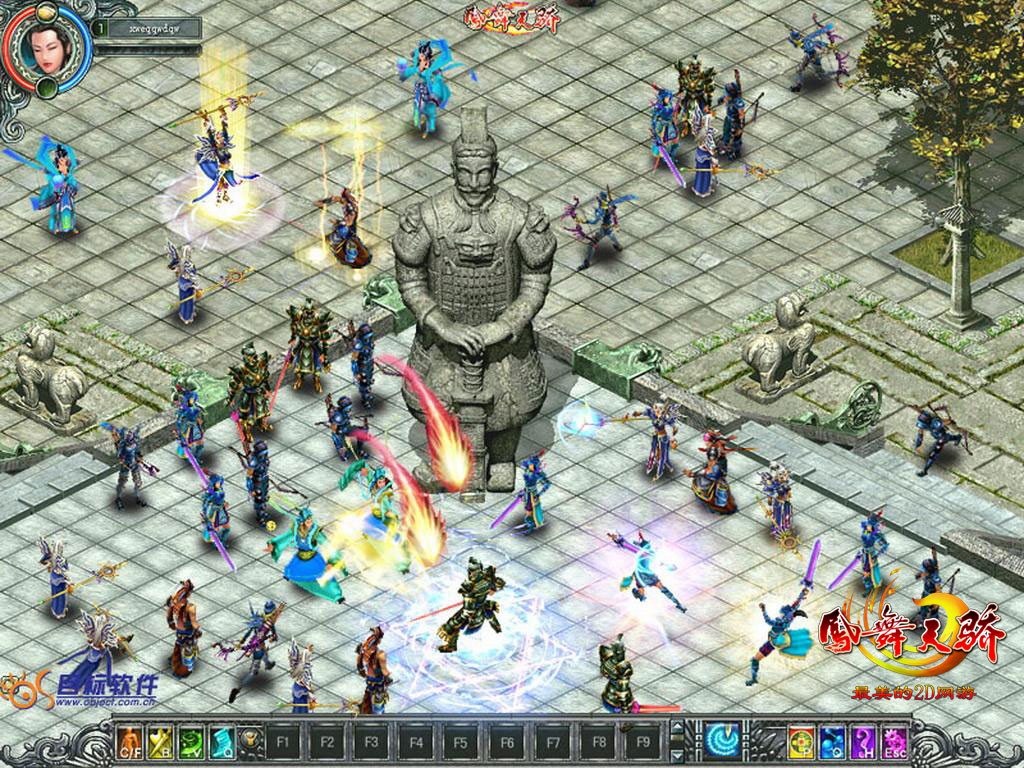Open the blue linked-orbs icon
Image resolution: width=1024 pixels, height=768 pixels.
(832, 741)
